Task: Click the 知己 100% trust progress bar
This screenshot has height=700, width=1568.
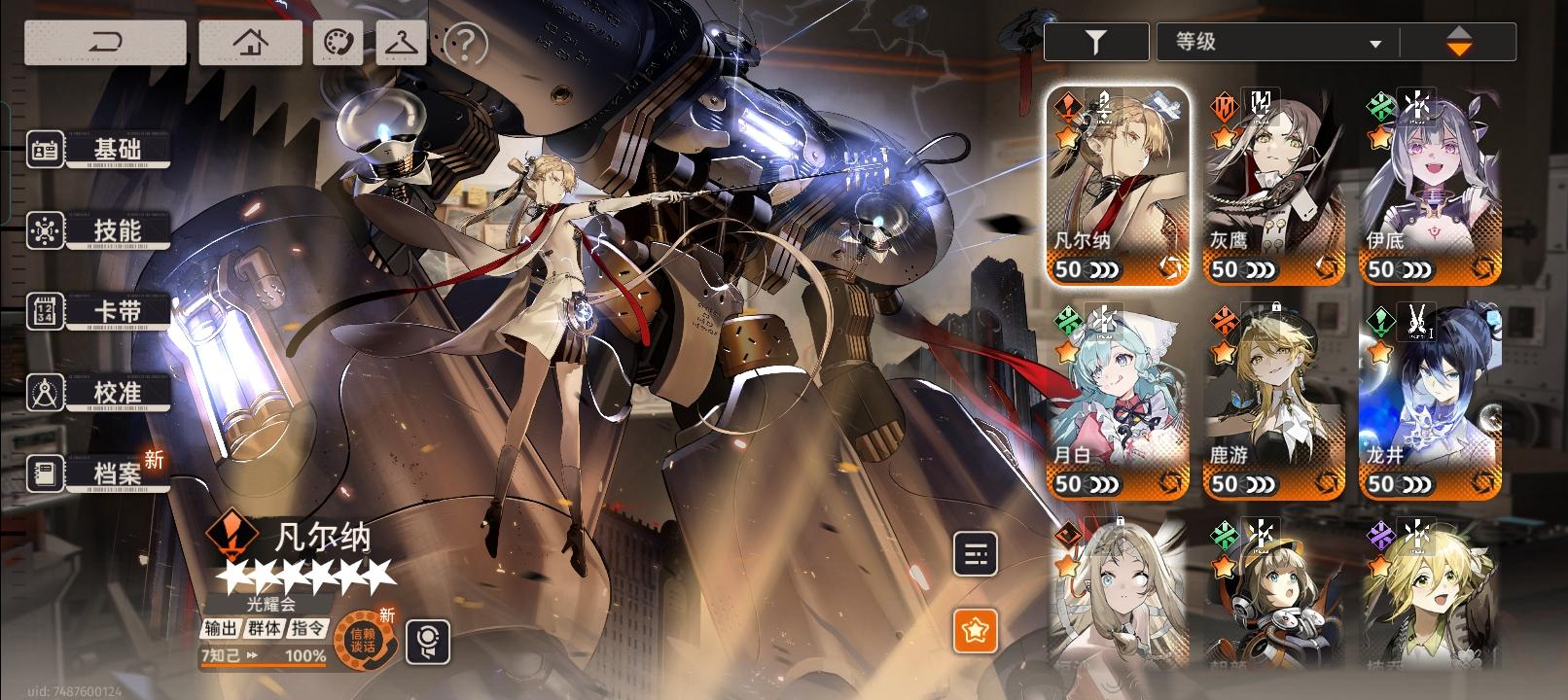Action: [x=263, y=657]
